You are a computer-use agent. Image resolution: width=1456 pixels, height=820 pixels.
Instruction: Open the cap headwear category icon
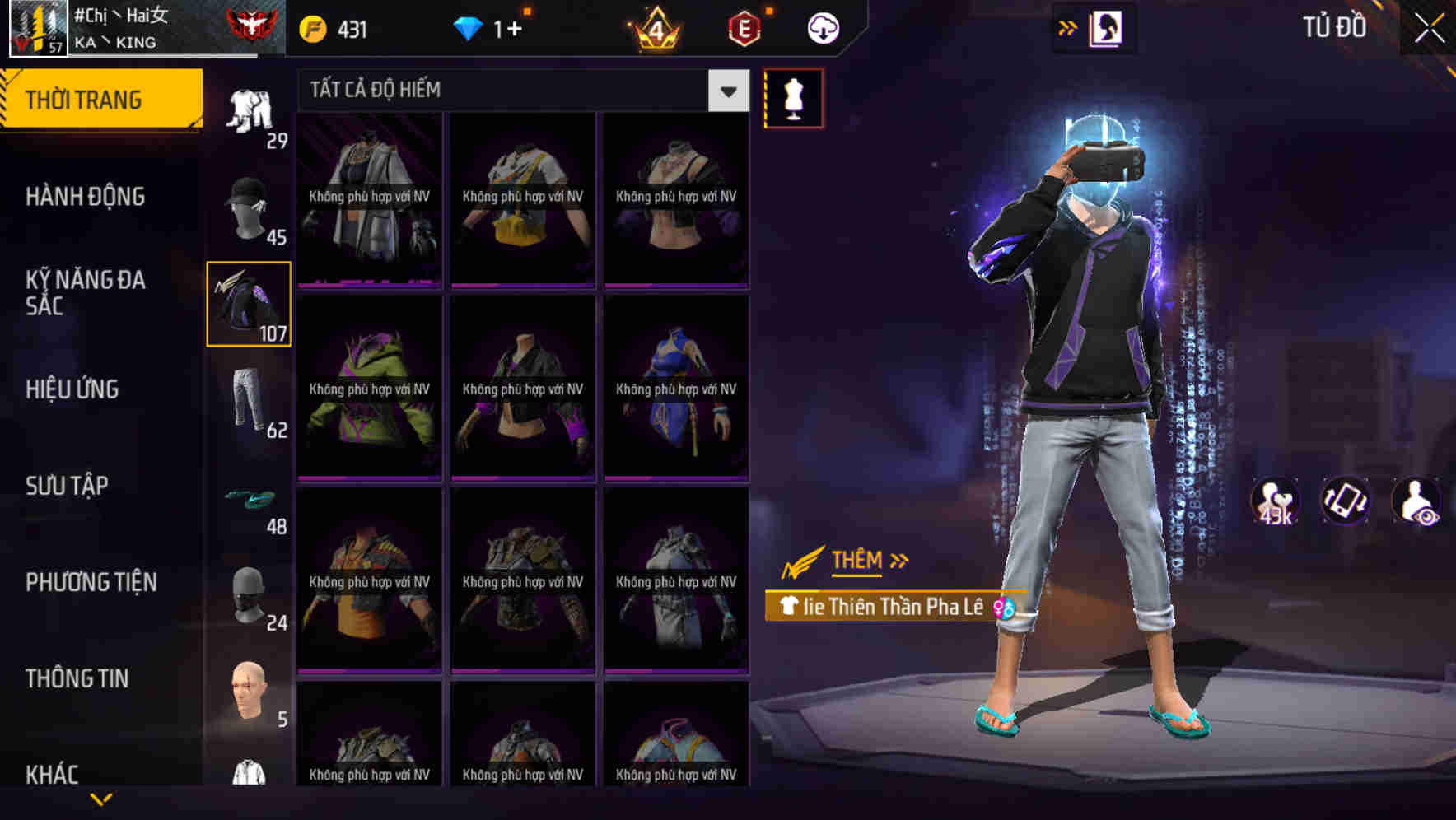point(249,206)
